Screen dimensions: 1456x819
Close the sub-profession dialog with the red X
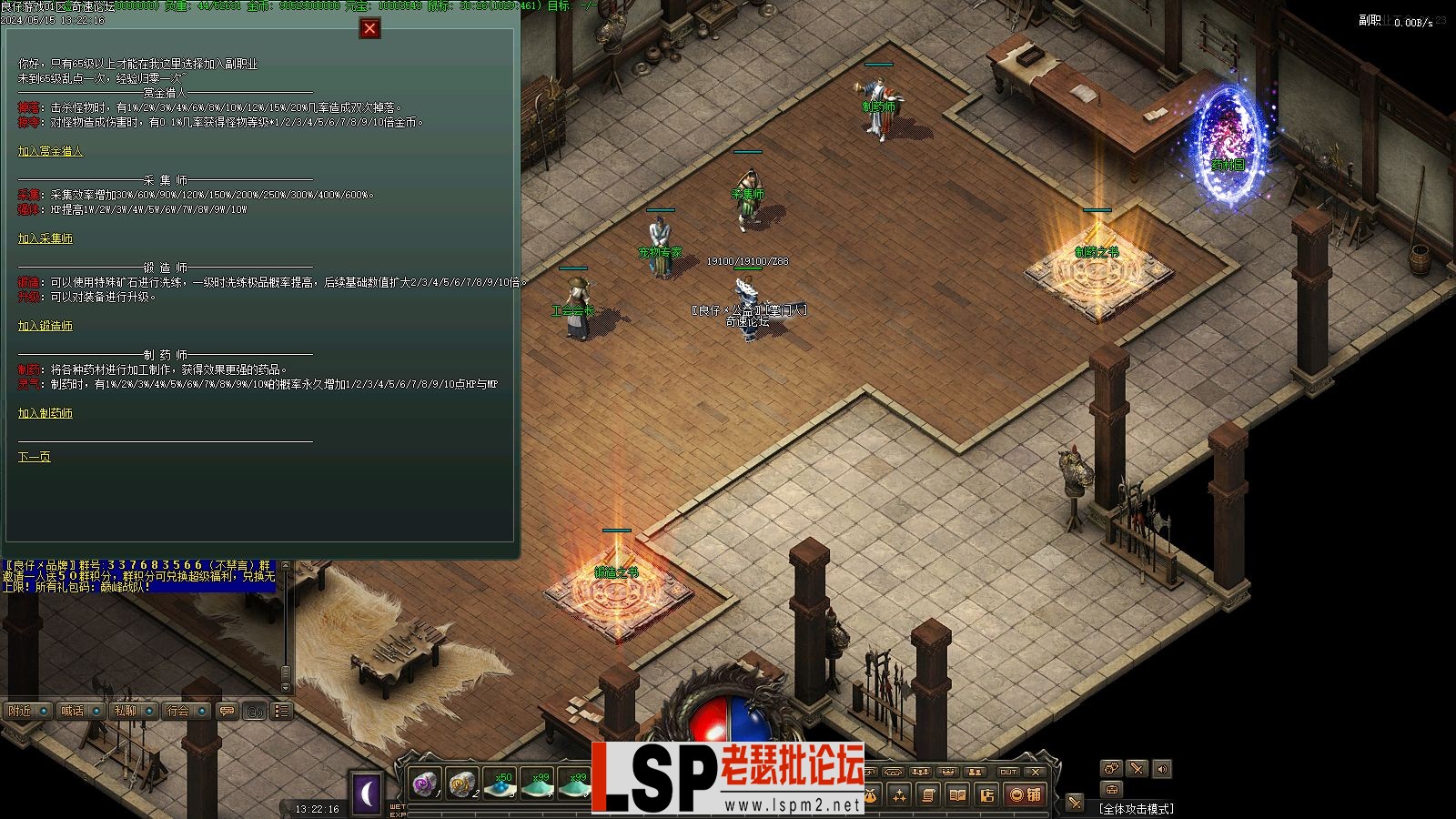[x=369, y=28]
